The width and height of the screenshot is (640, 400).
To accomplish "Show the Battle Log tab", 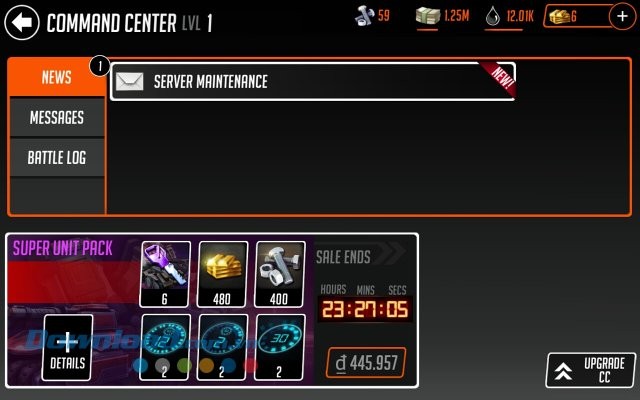I will (56, 158).
